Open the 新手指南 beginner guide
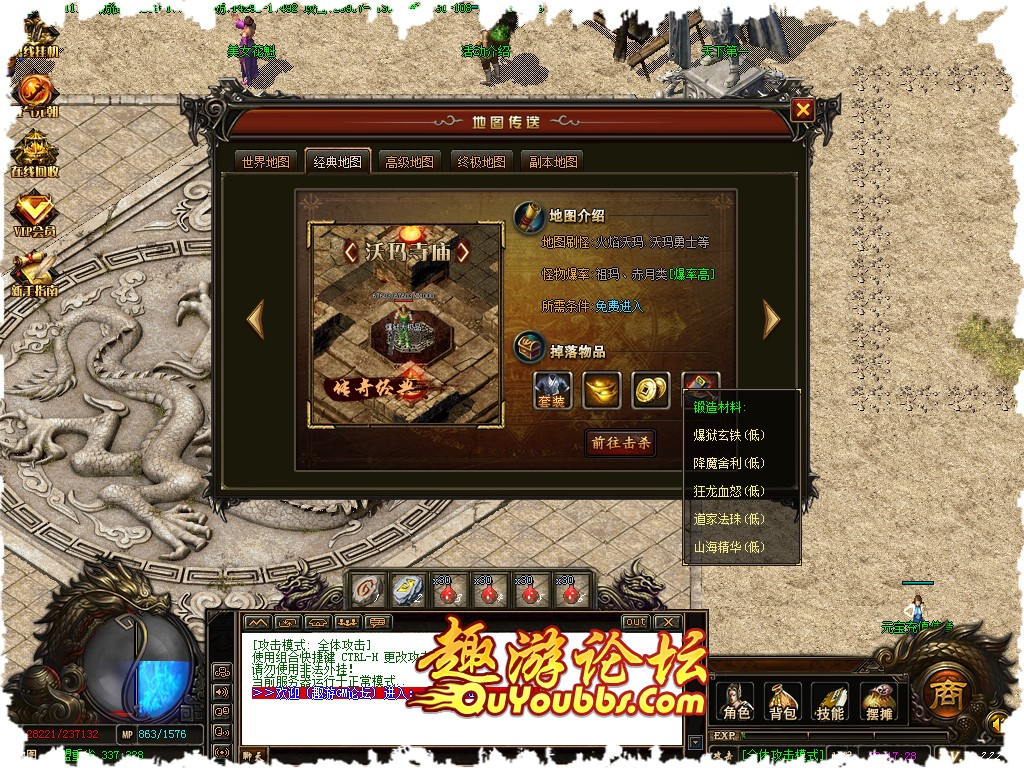The image size is (1024, 768). [x=34, y=273]
